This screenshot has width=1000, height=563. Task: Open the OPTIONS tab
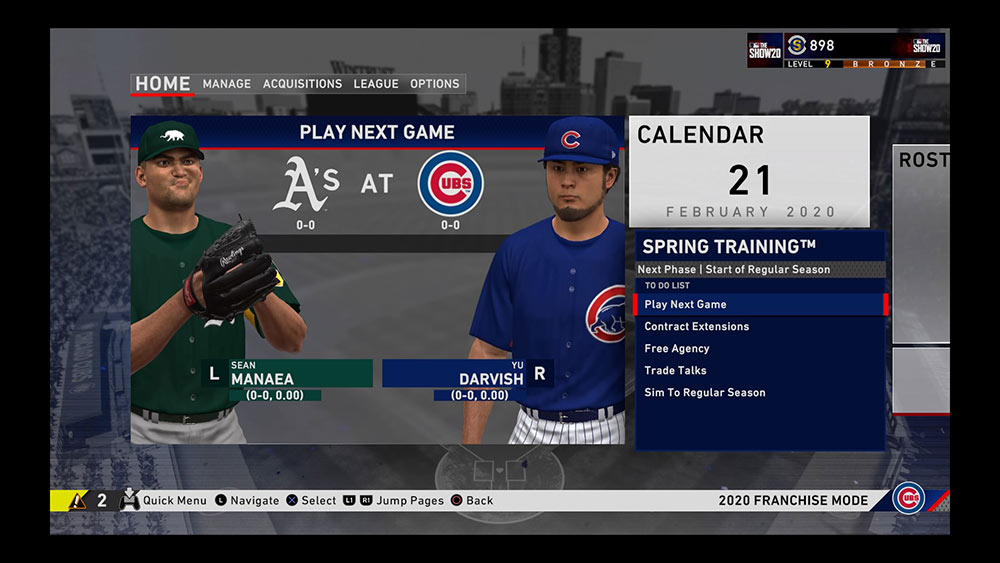[435, 84]
